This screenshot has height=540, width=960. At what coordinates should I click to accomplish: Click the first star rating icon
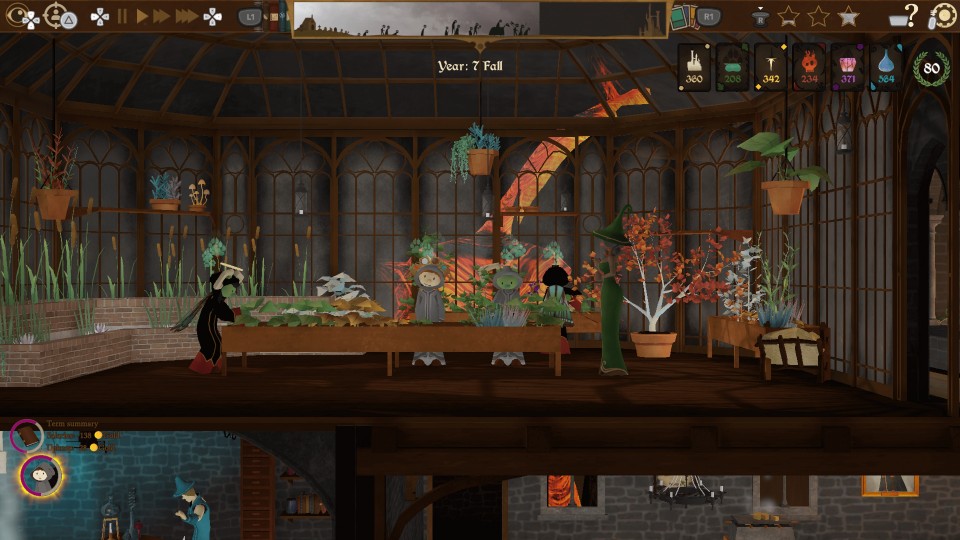click(x=788, y=17)
